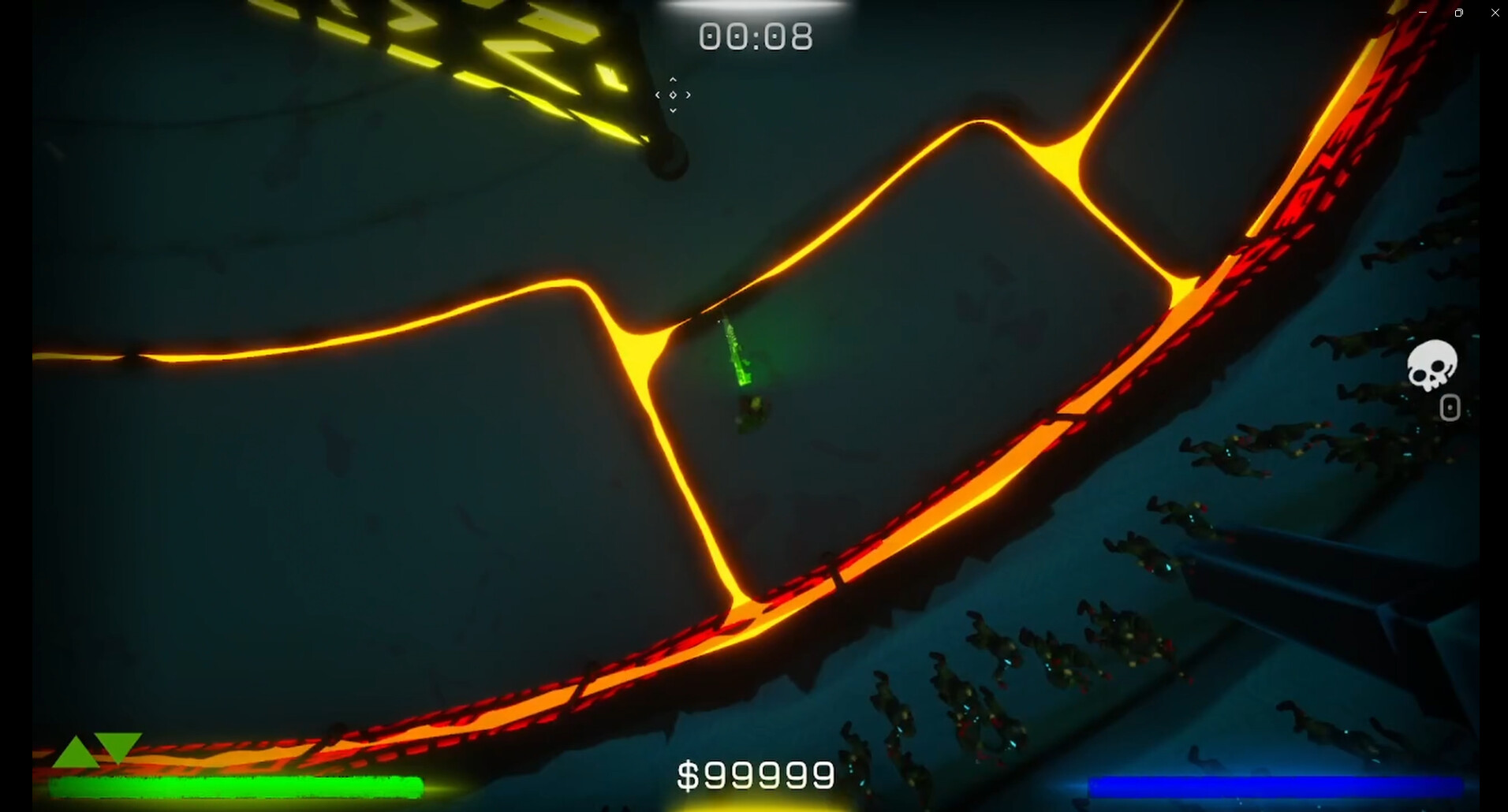This screenshot has height=812, width=1508.
Task: Click the diamond center of the movement pad
Action: tap(672, 95)
